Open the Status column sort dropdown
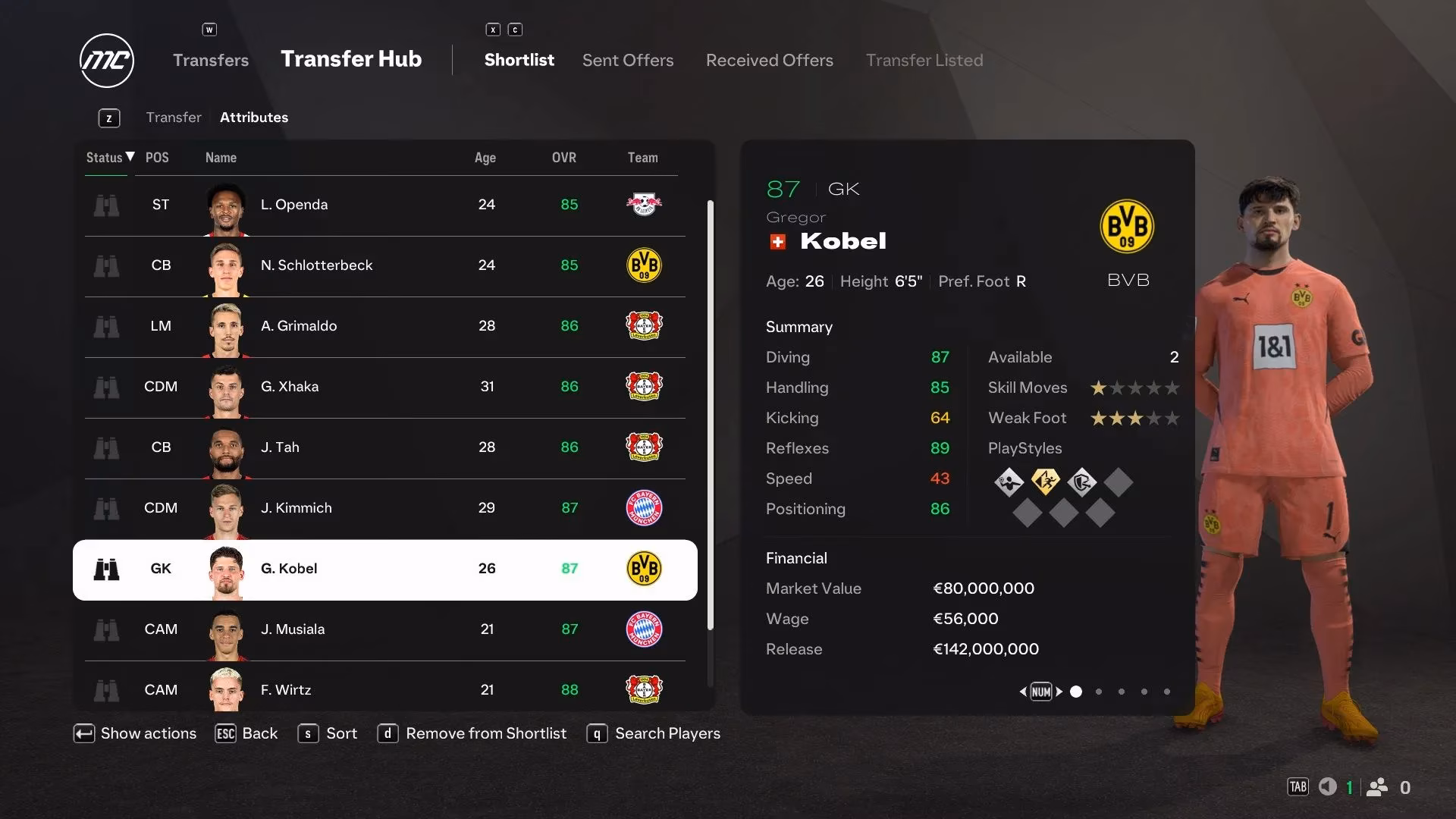The image size is (1456, 819). (107, 158)
